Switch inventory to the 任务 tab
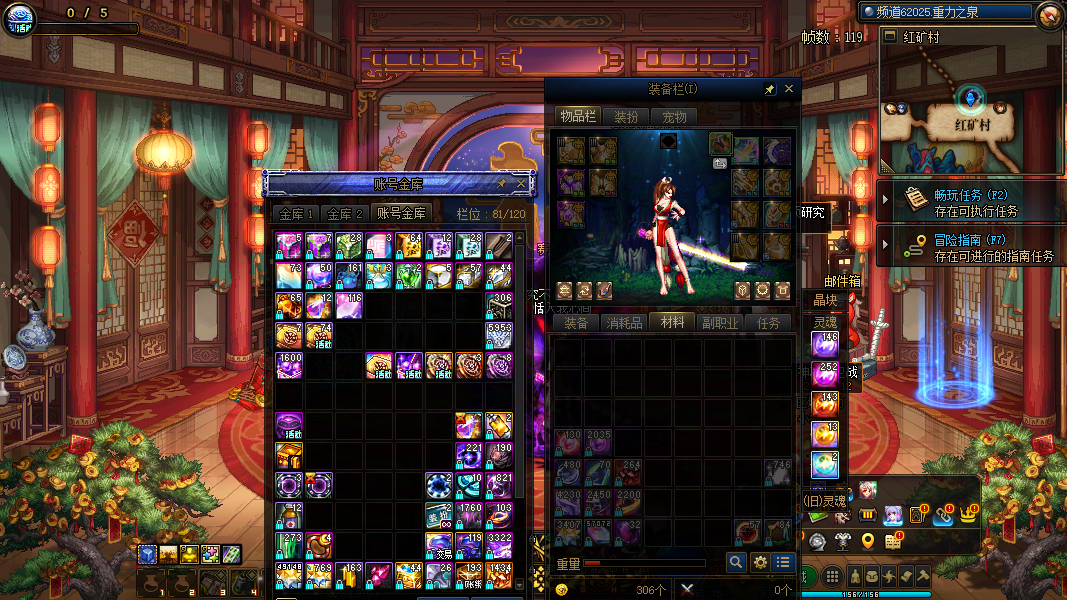Viewport: 1067px width, 600px height. pos(768,323)
